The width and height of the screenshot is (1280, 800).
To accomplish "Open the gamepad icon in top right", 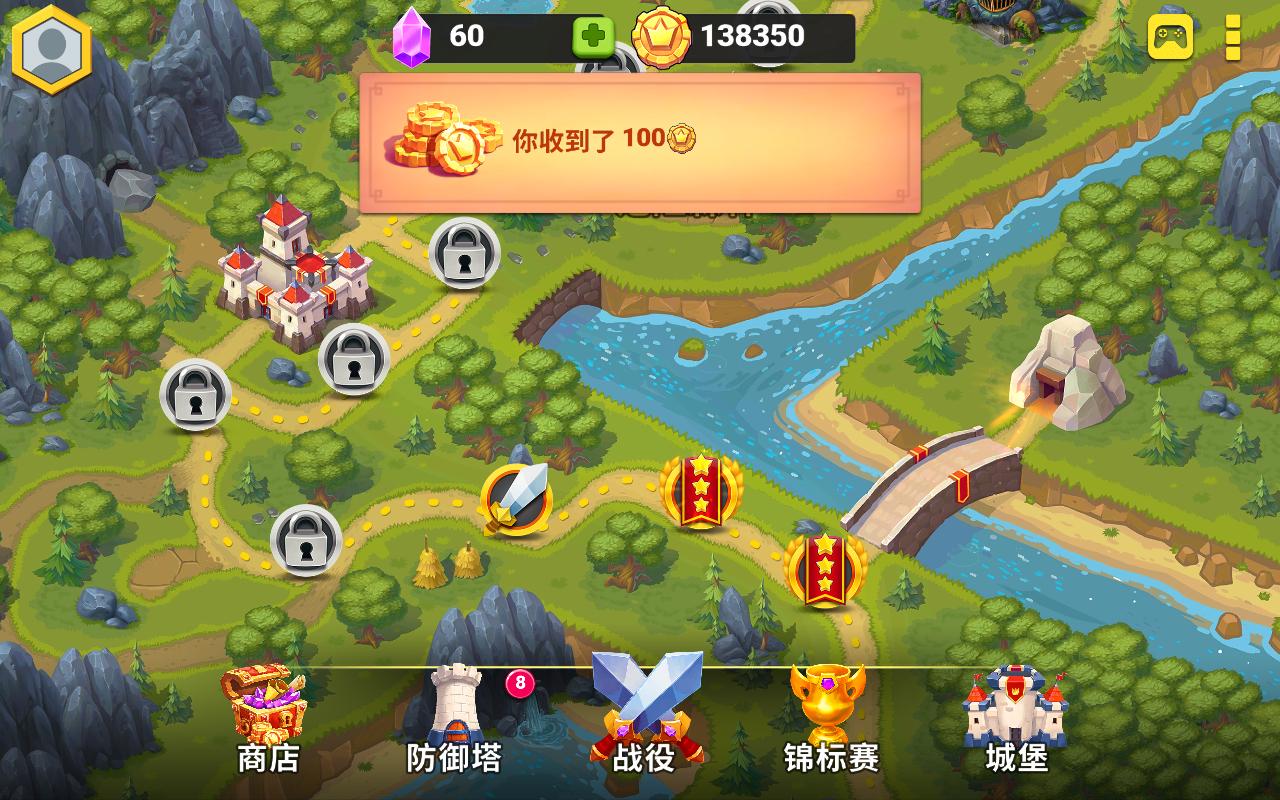I will tap(1169, 39).
